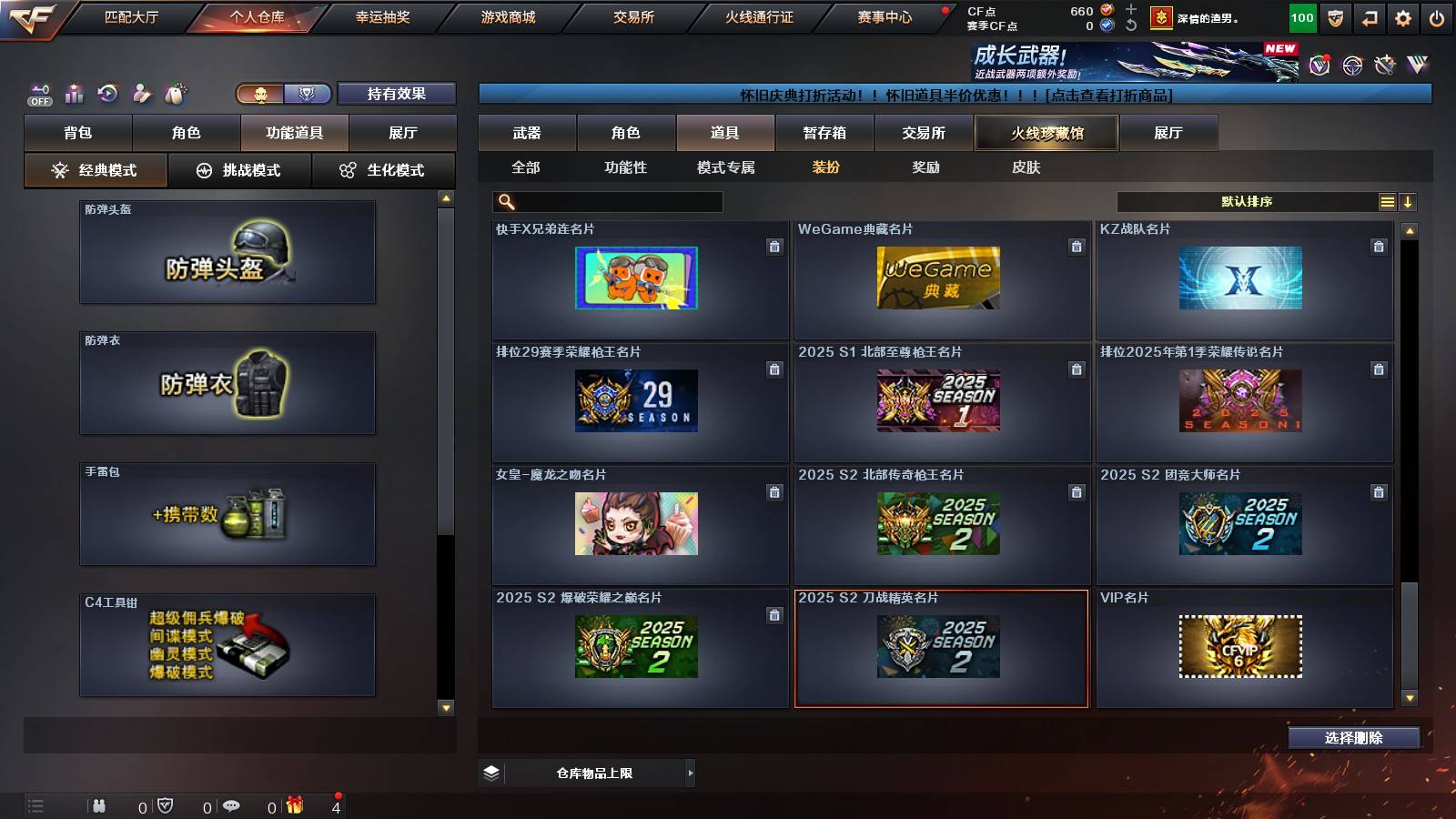
Task: Click the gear settings icon at top right
Action: (1404, 16)
